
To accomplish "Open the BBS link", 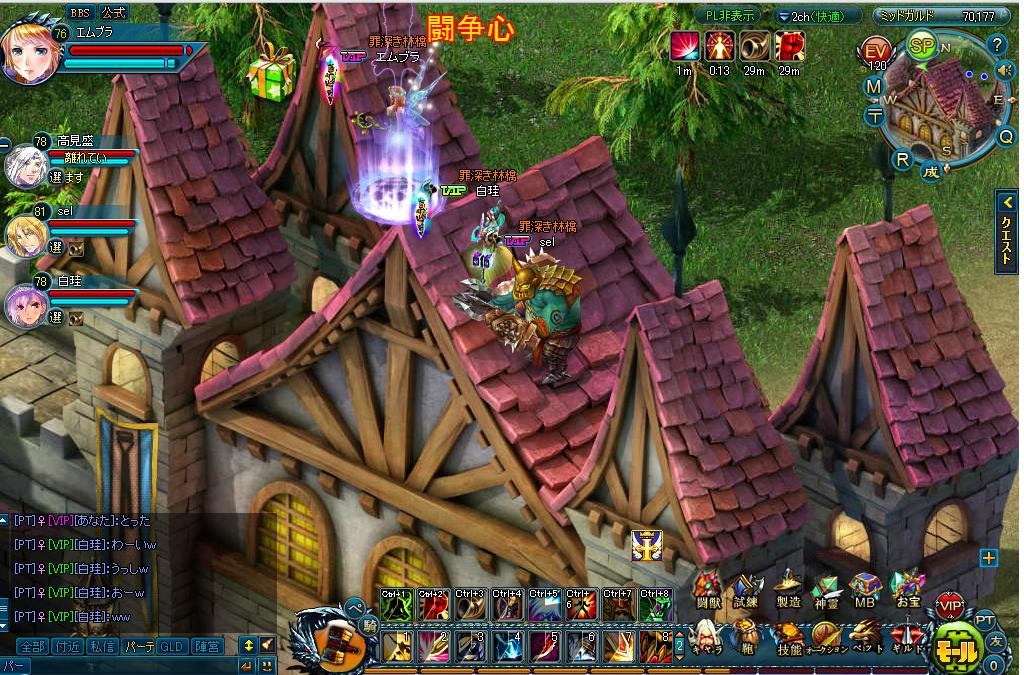I will [x=79, y=12].
